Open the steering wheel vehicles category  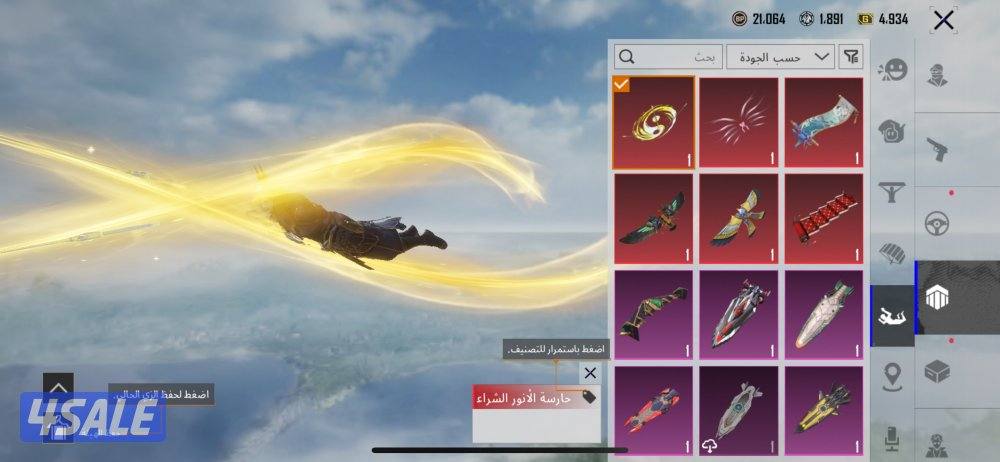[x=938, y=222]
